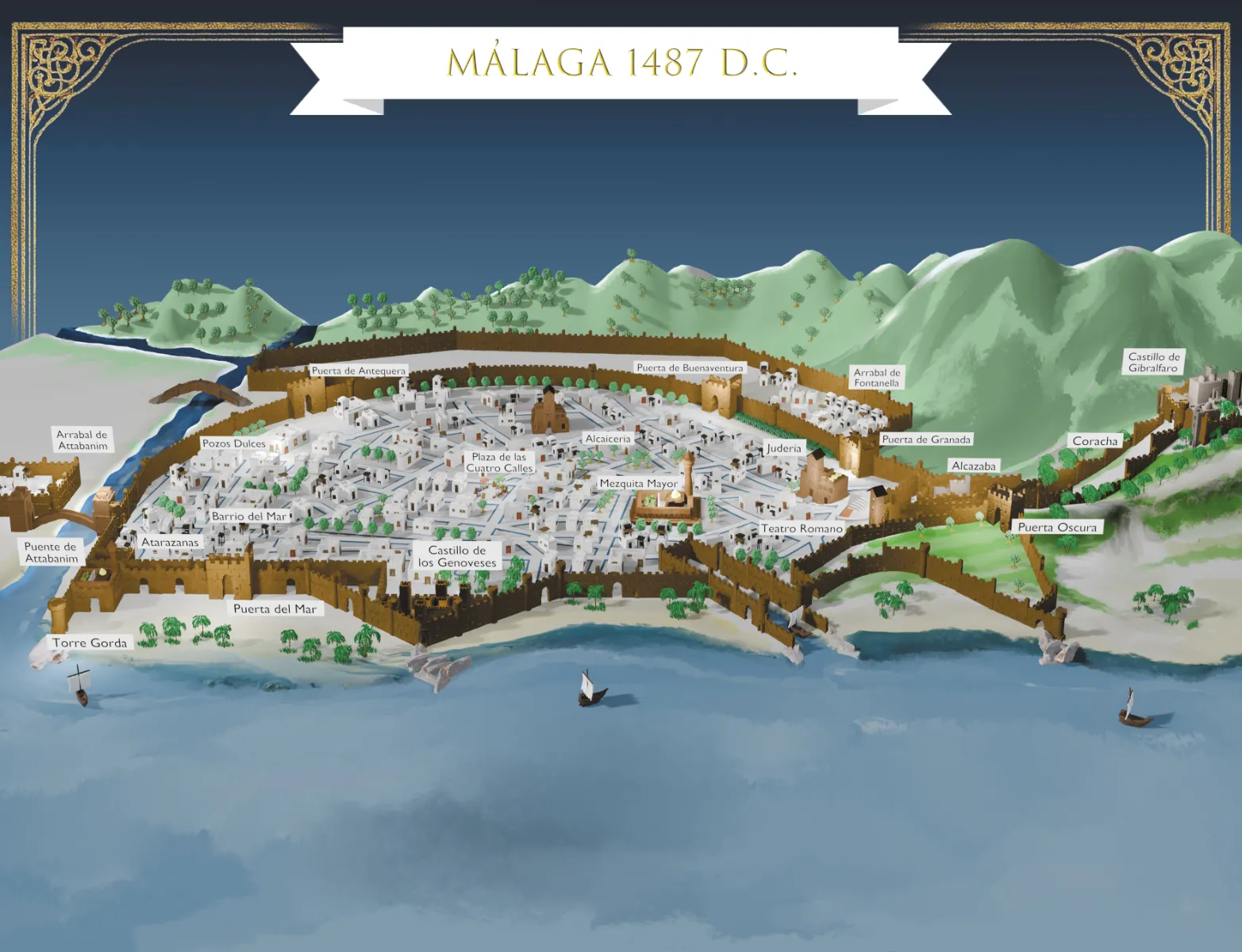Open the Puerta de Buenaventura location
Image resolution: width=1242 pixels, height=952 pixels.
pyautogui.click(x=690, y=368)
